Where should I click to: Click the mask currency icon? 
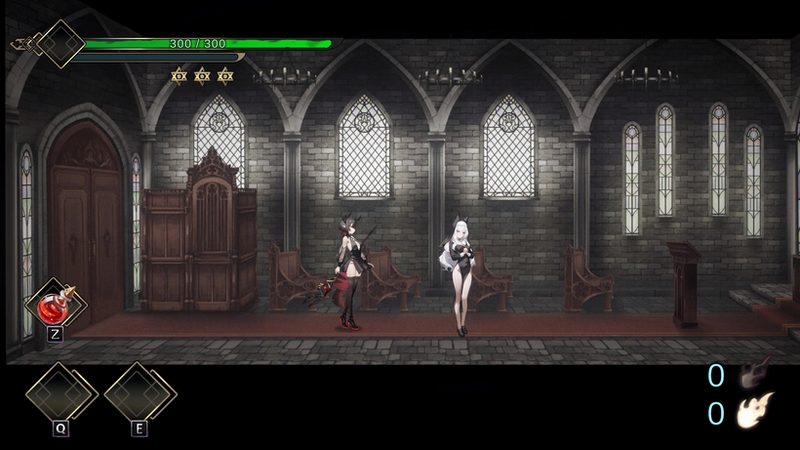(x=754, y=375)
